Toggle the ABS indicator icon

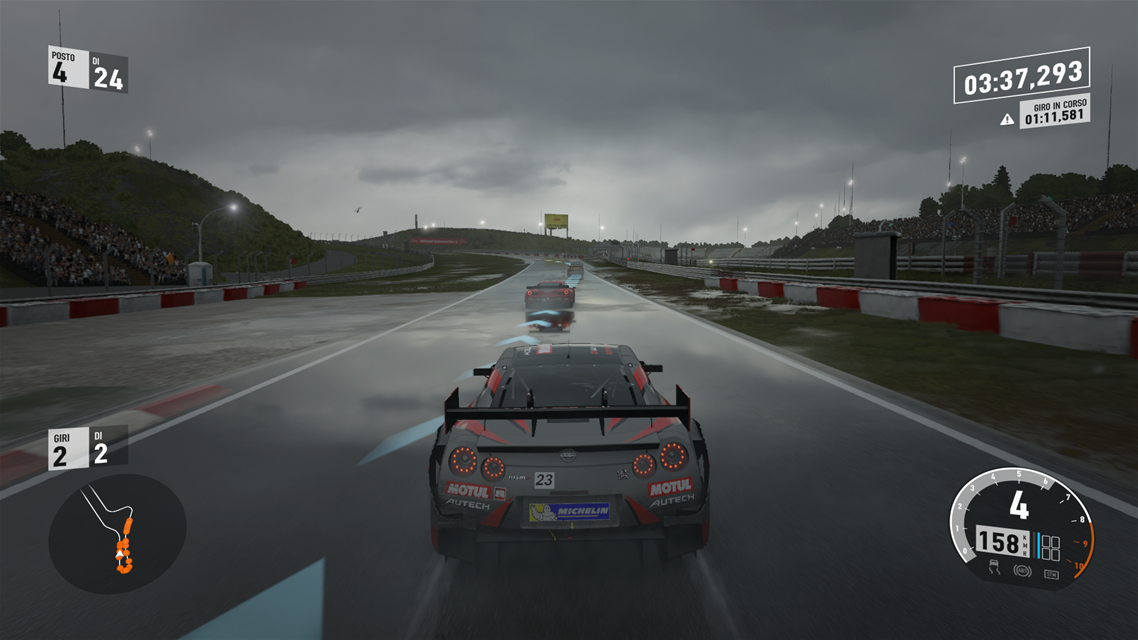[1021, 572]
